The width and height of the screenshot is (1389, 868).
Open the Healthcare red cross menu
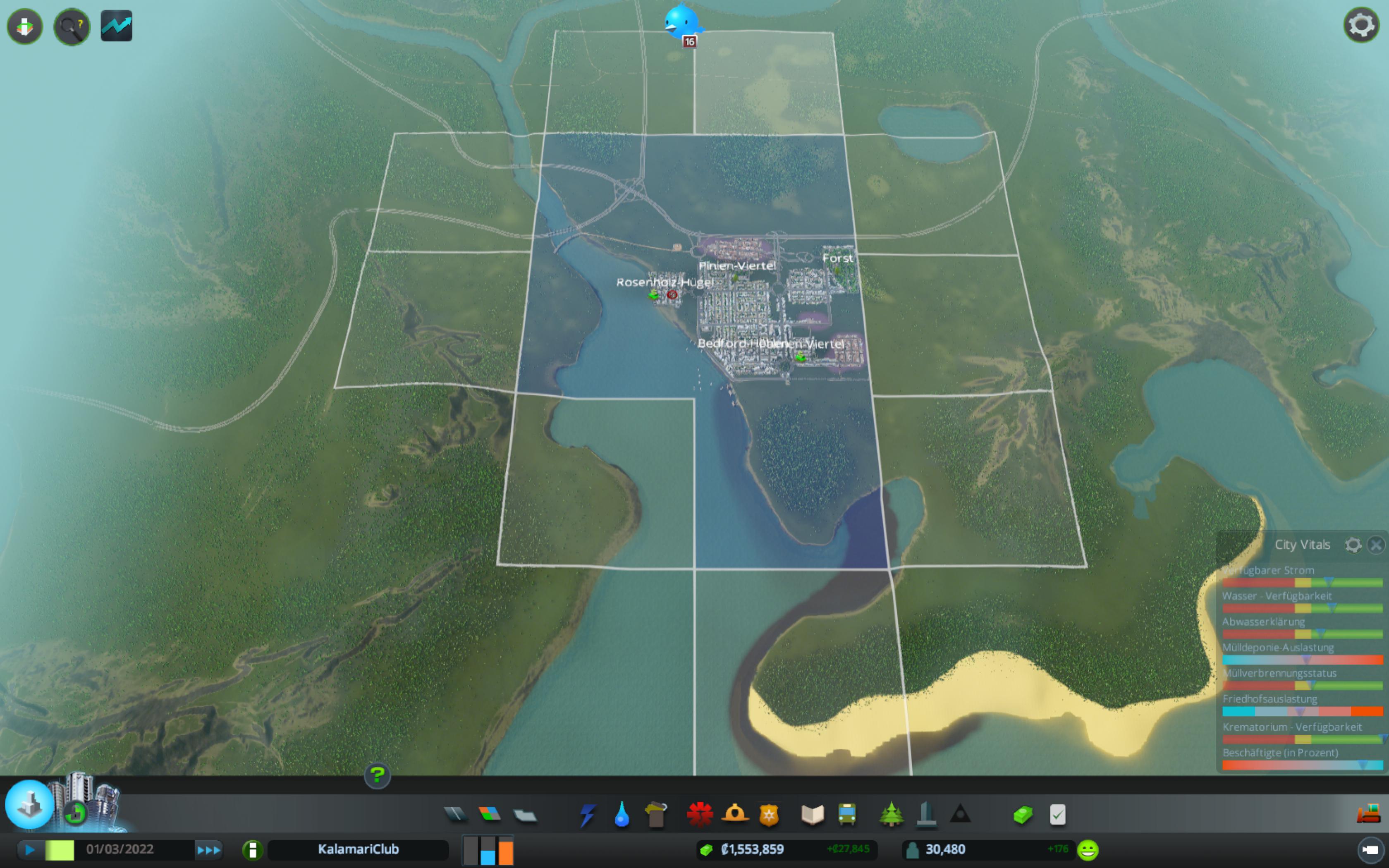coord(700,815)
